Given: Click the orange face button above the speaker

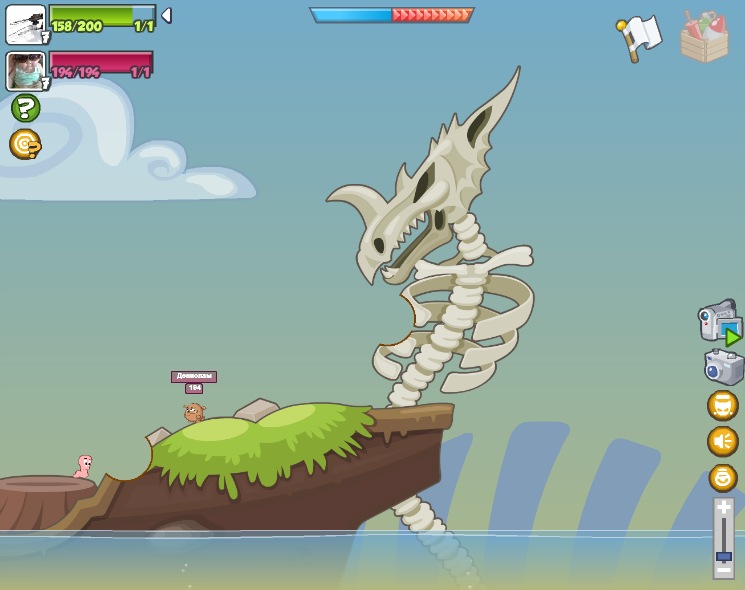Looking at the screenshot, I should (x=723, y=405).
